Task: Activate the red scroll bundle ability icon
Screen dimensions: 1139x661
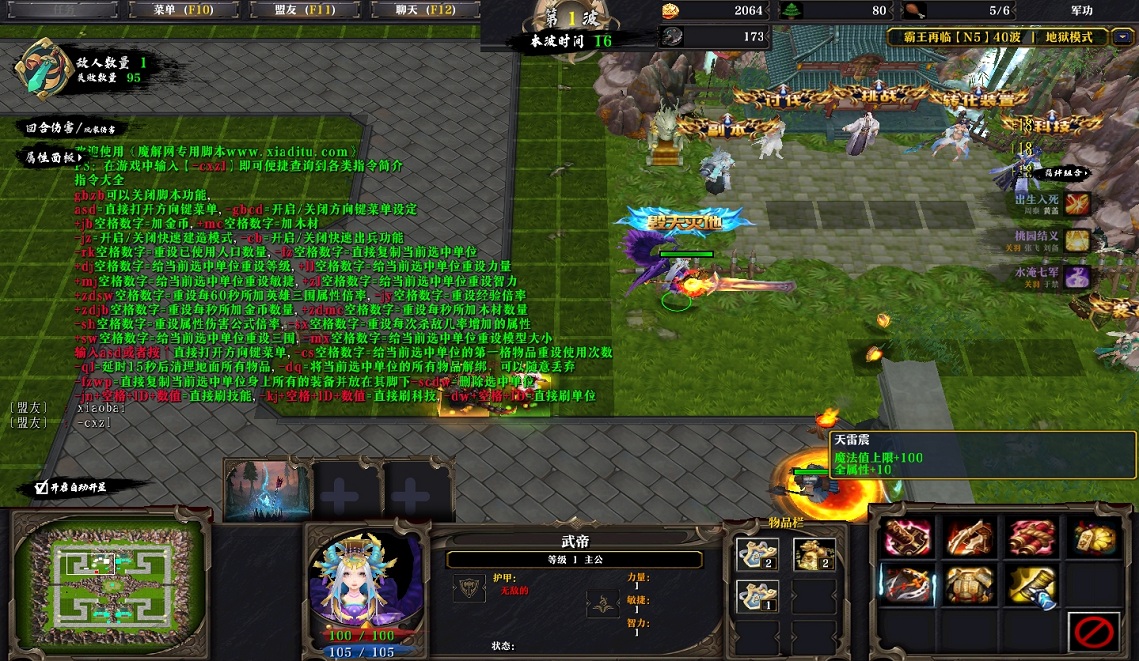Action: [x=1030, y=537]
